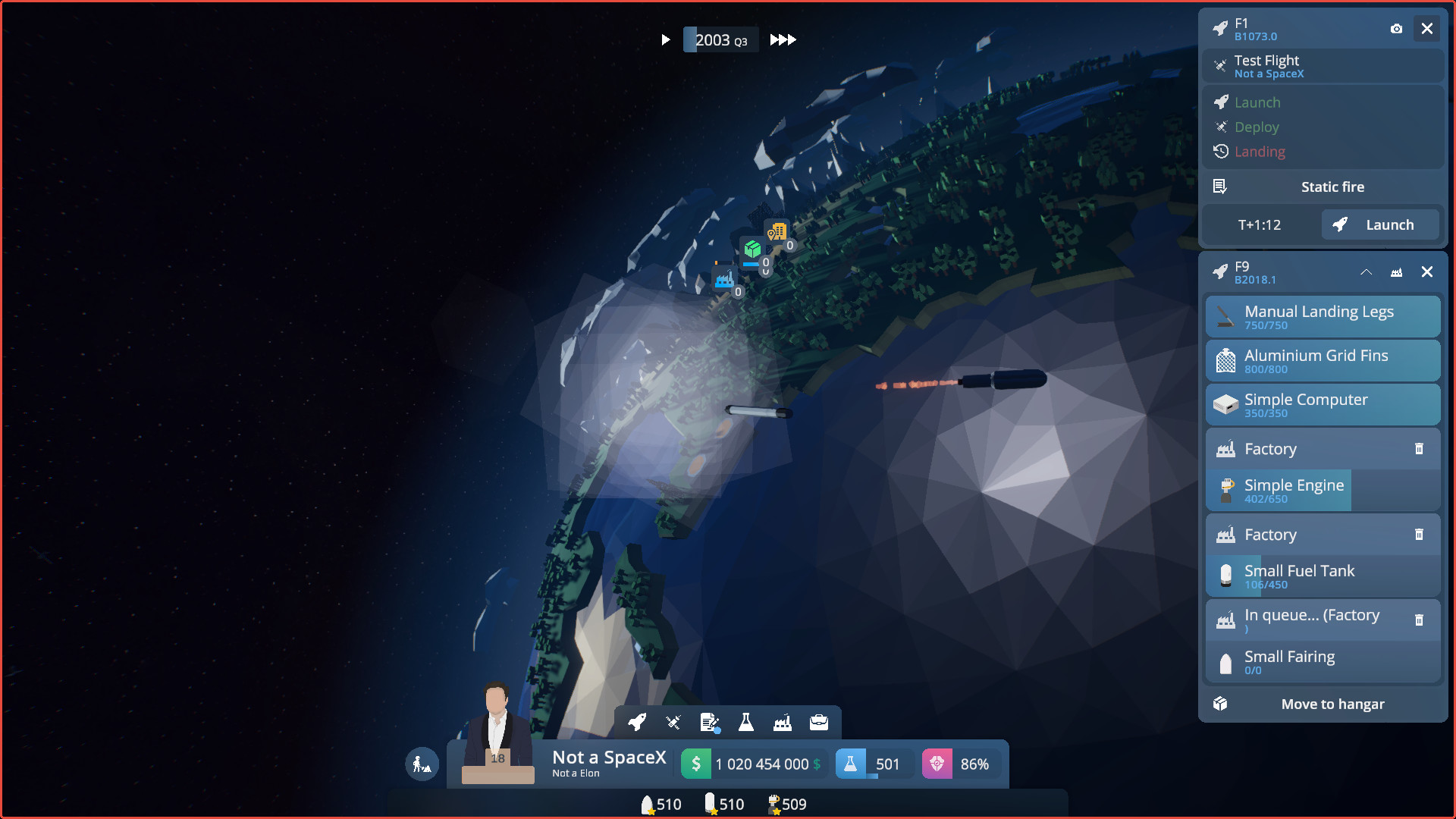Open the research flask panel
The height and width of the screenshot is (819, 1456).
click(x=746, y=723)
